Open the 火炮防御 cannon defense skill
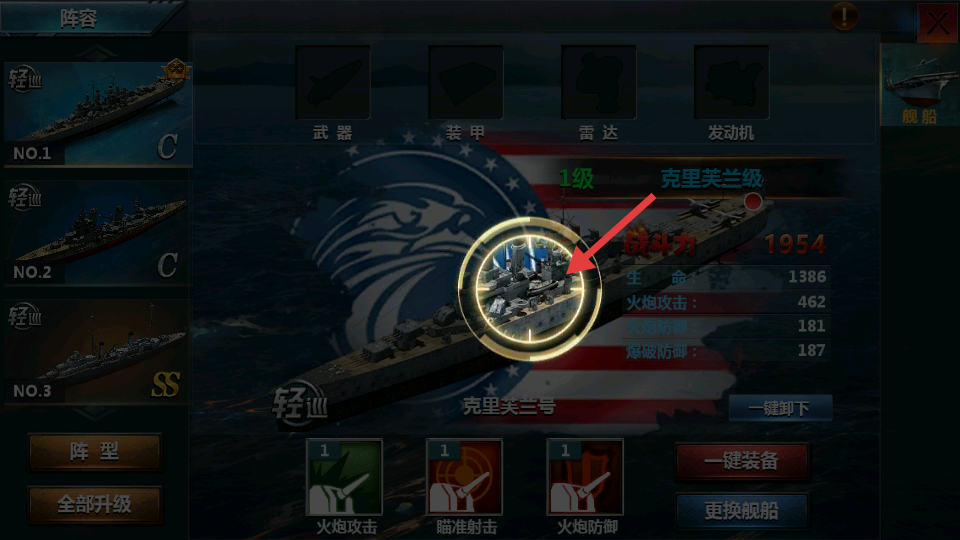Viewport: 960px width, 540px height. click(x=585, y=477)
